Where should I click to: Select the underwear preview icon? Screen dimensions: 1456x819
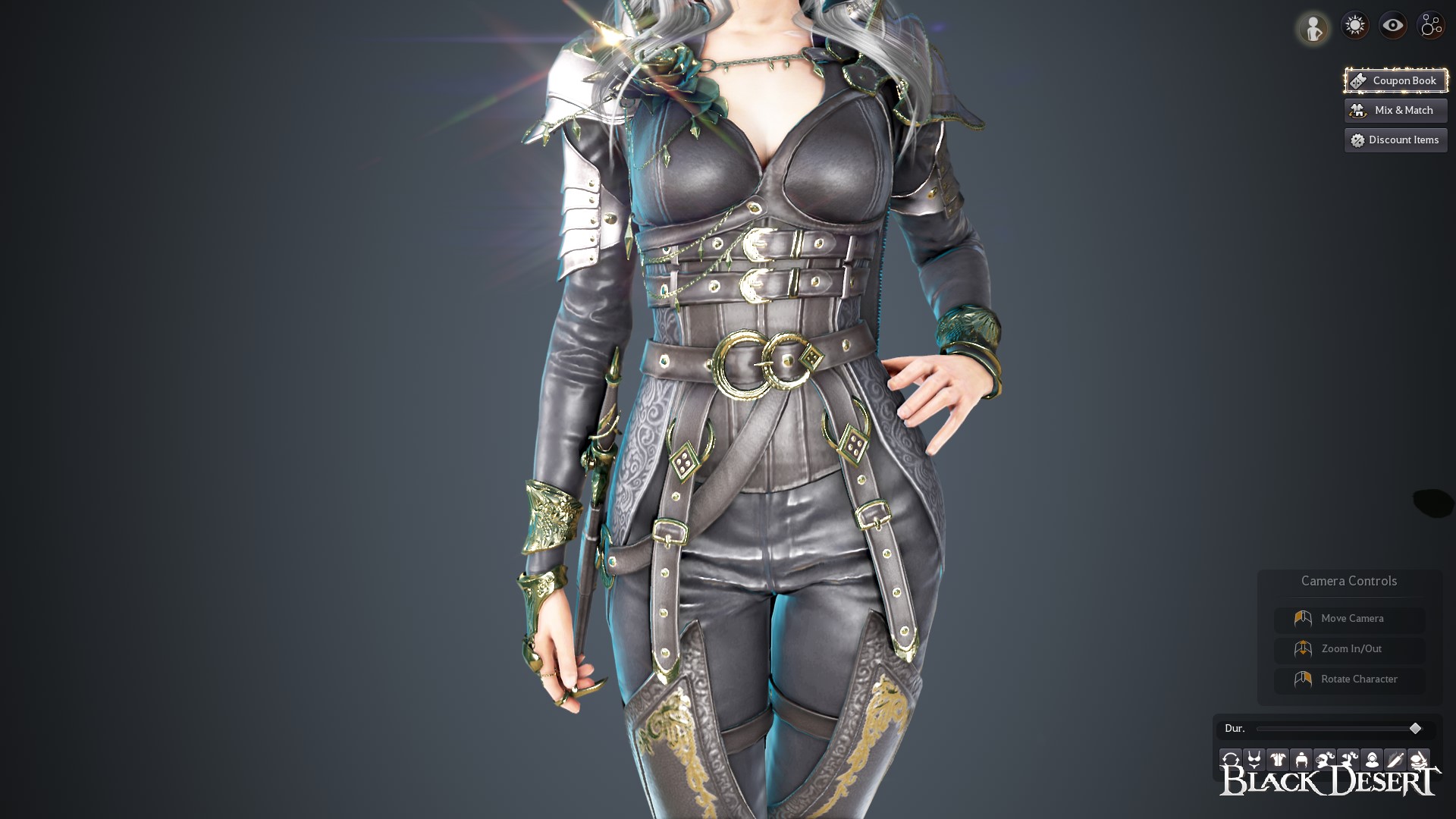tap(1255, 760)
